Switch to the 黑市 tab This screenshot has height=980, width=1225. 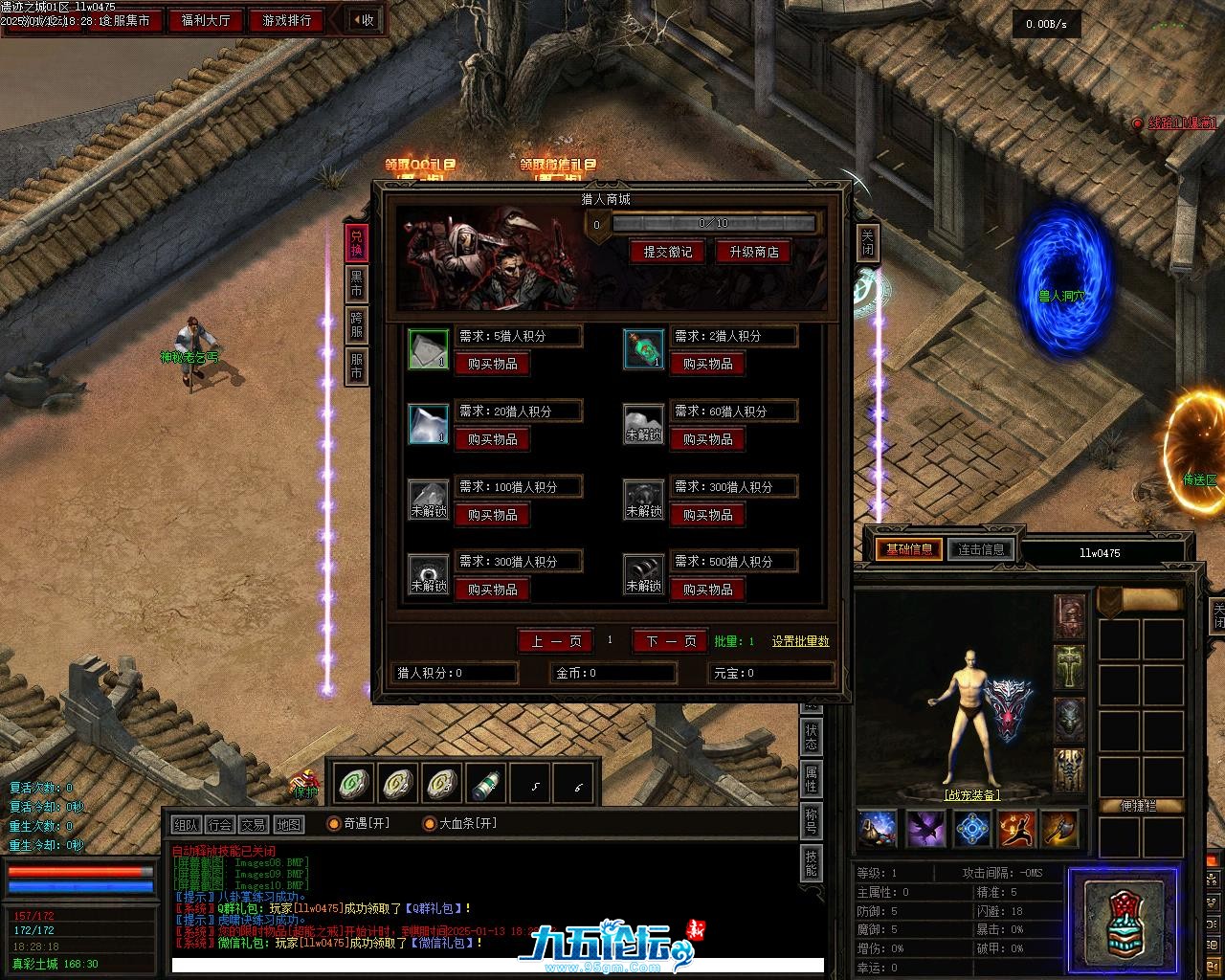(x=356, y=283)
